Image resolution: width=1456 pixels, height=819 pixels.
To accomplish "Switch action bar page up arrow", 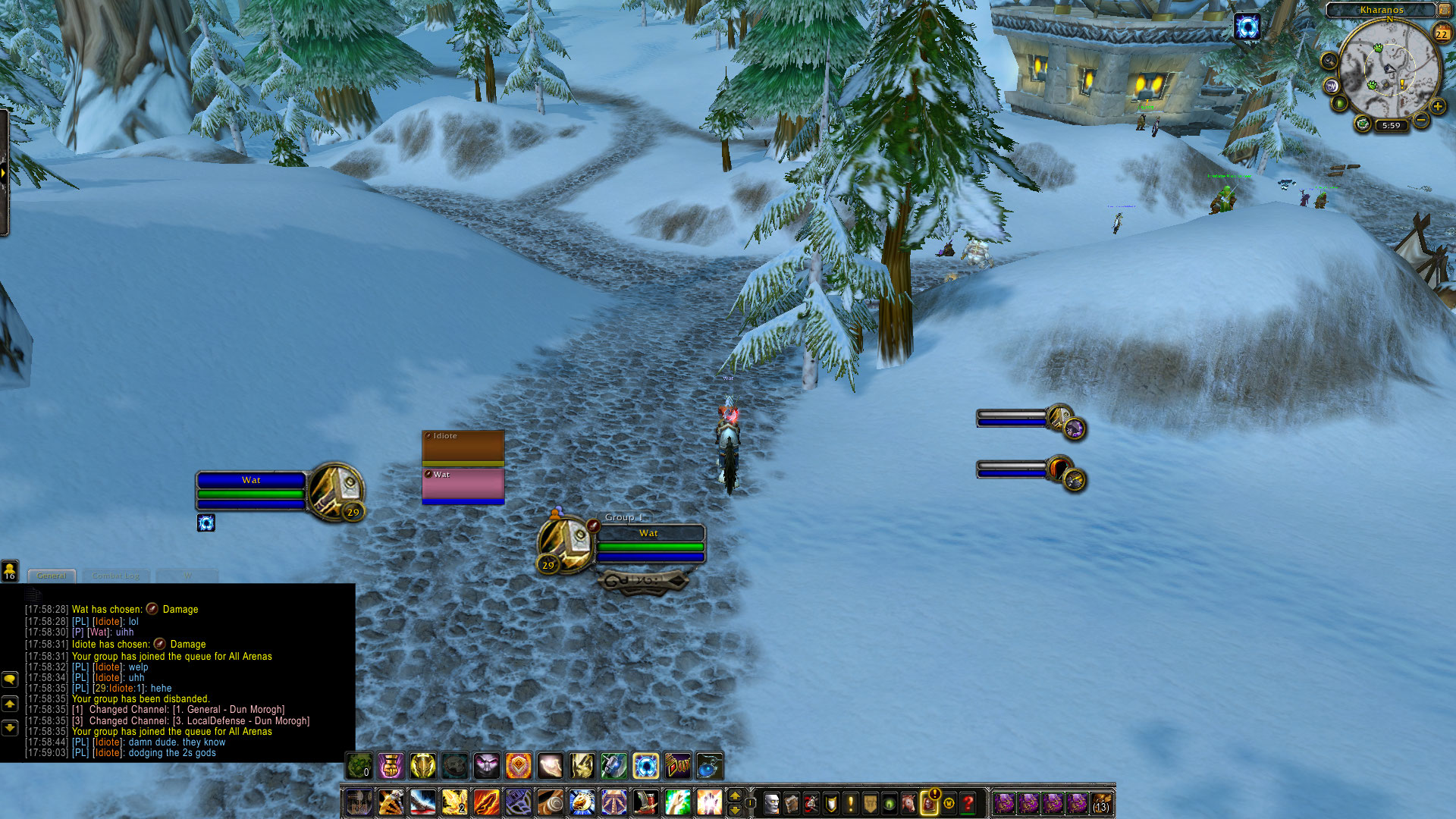I will tap(734, 795).
